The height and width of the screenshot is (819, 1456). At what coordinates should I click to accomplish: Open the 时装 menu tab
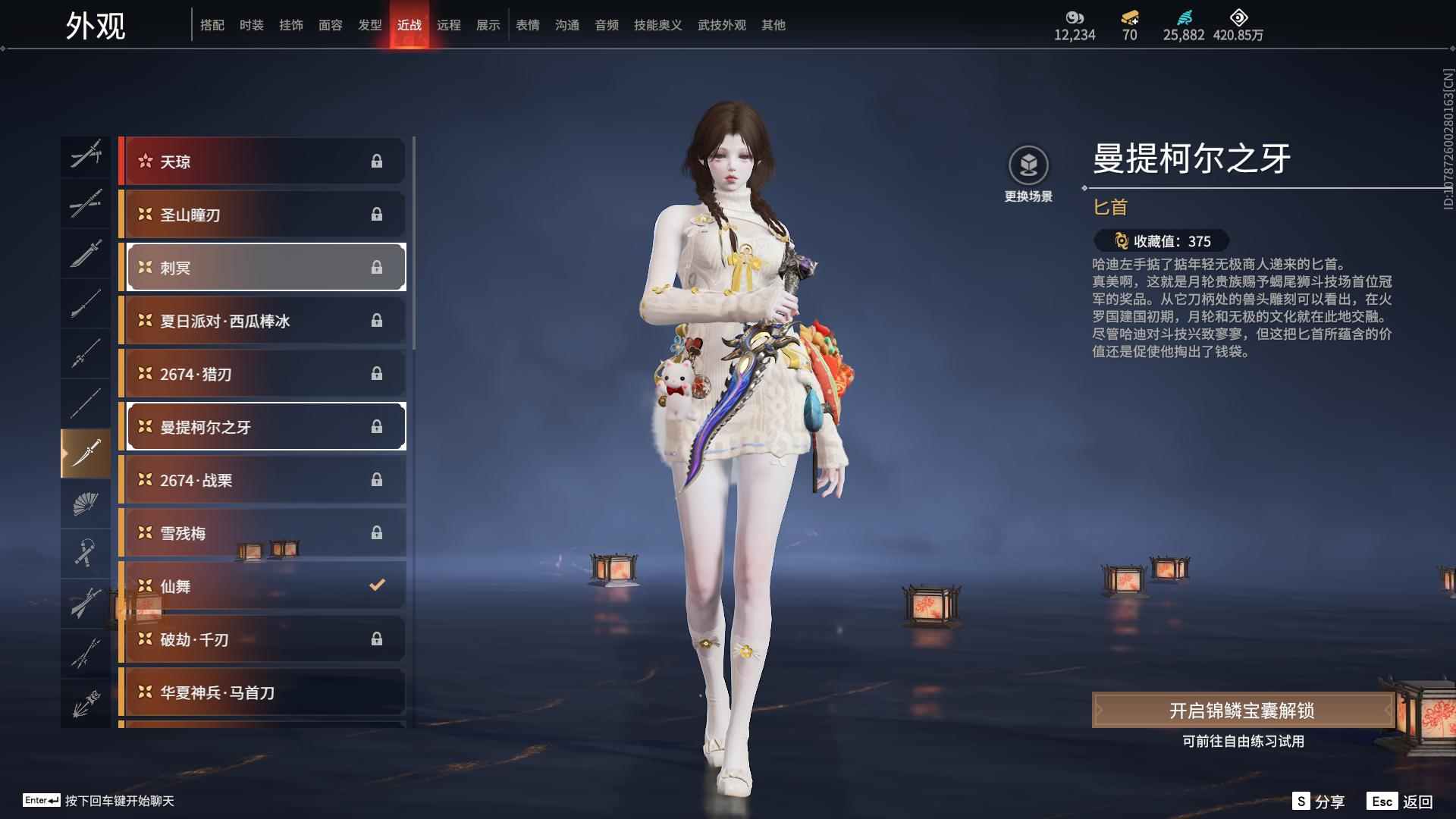click(x=251, y=24)
